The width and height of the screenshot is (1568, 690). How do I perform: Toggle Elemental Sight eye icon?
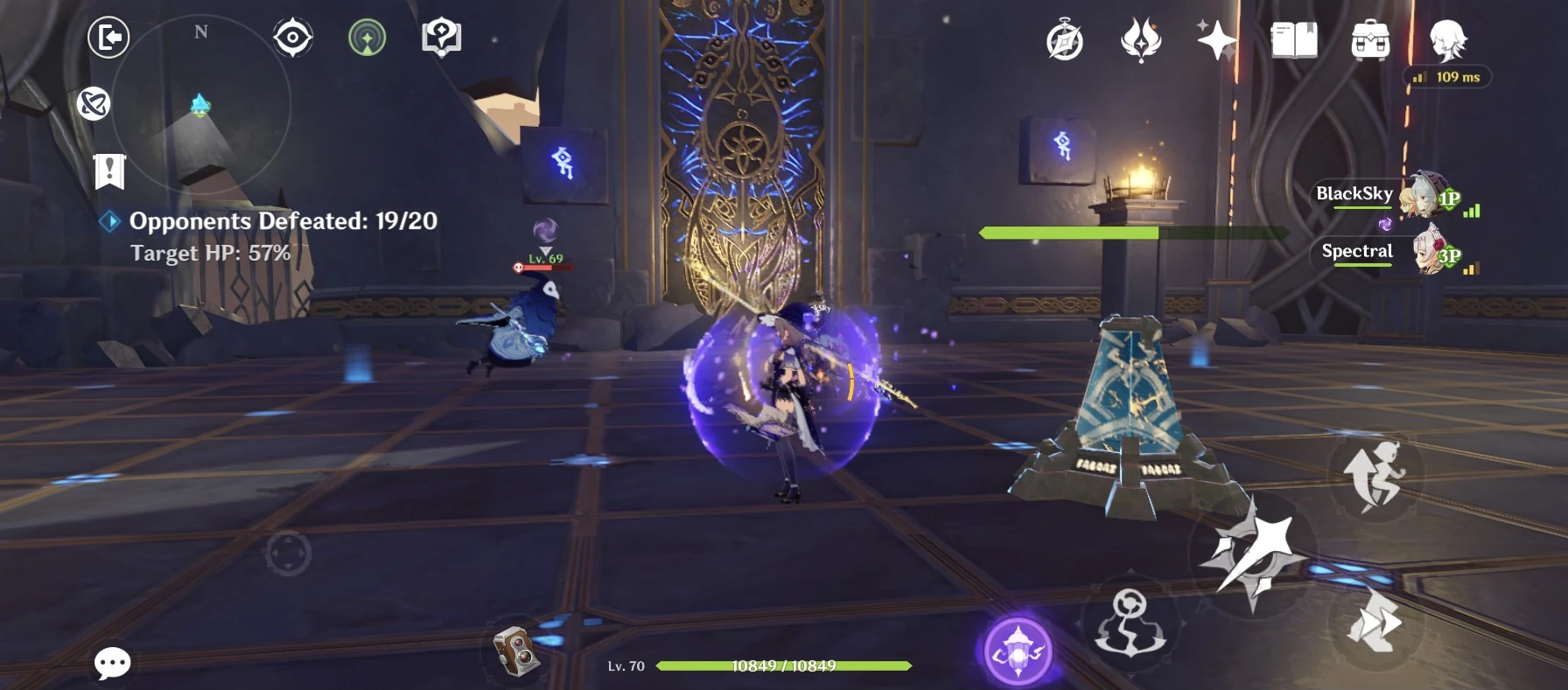(291, 36)
